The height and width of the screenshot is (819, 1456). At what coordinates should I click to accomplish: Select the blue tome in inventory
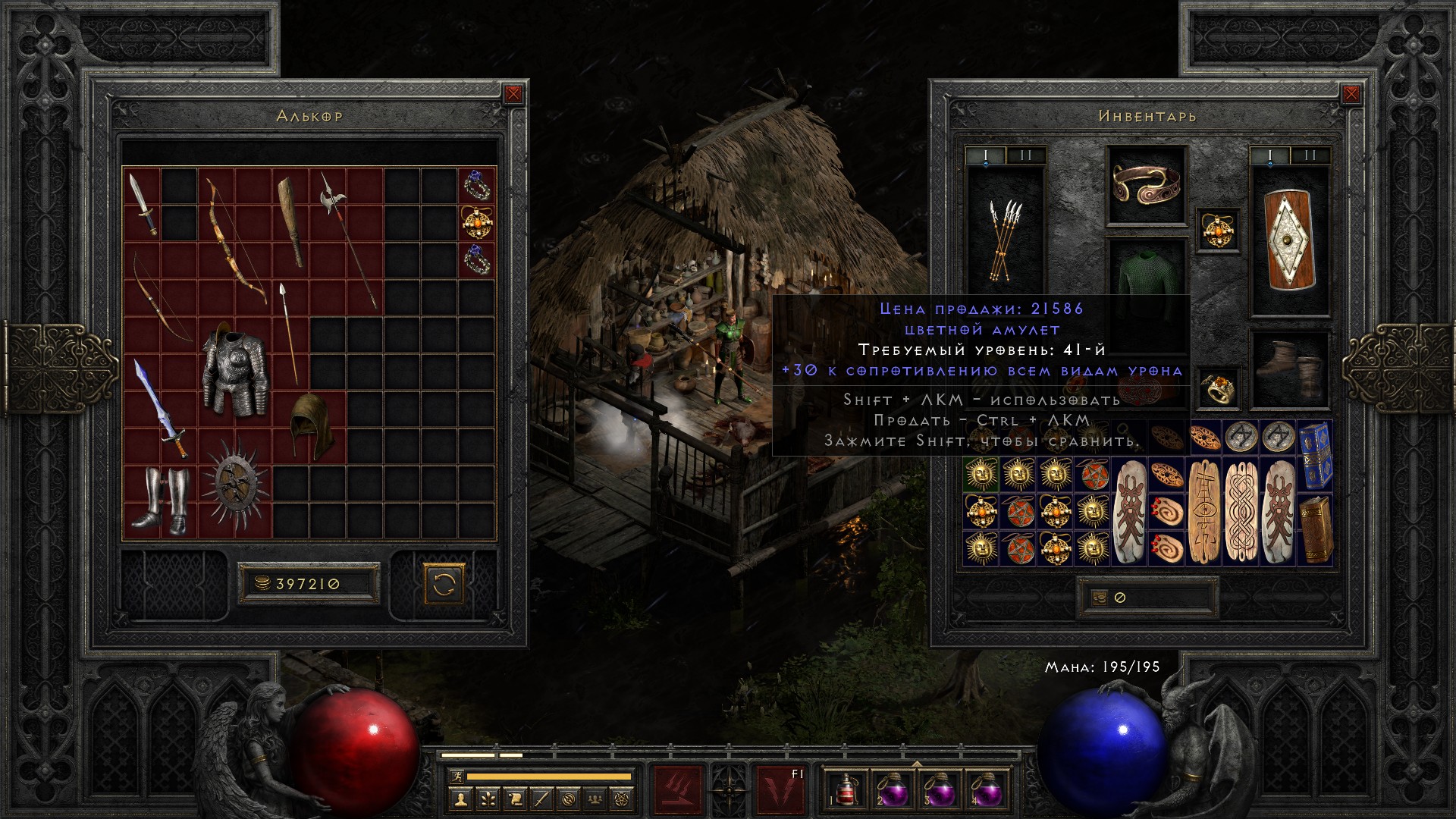(x=1316, y=456)
